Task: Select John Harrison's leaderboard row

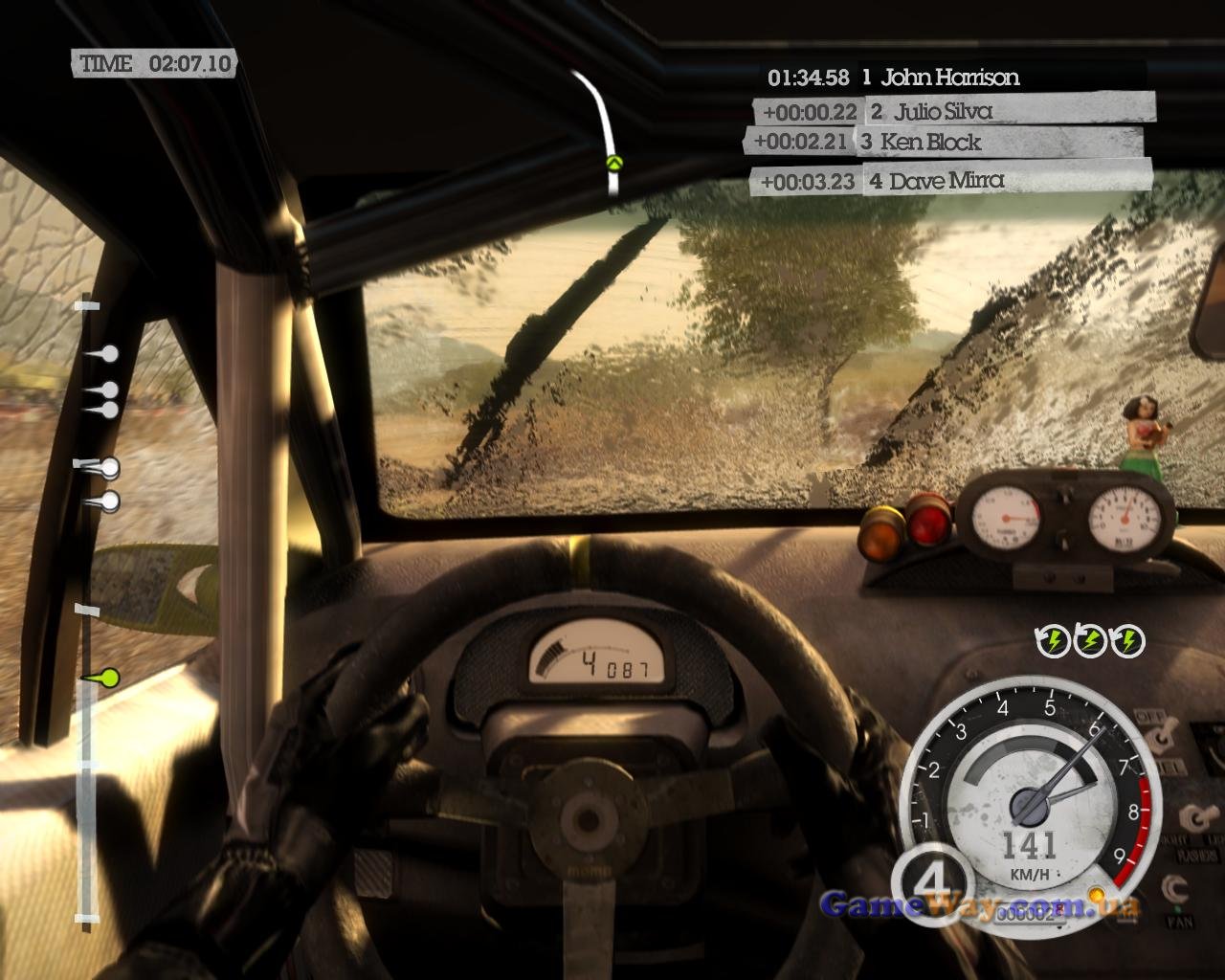Action: click(x=947, y=78)
